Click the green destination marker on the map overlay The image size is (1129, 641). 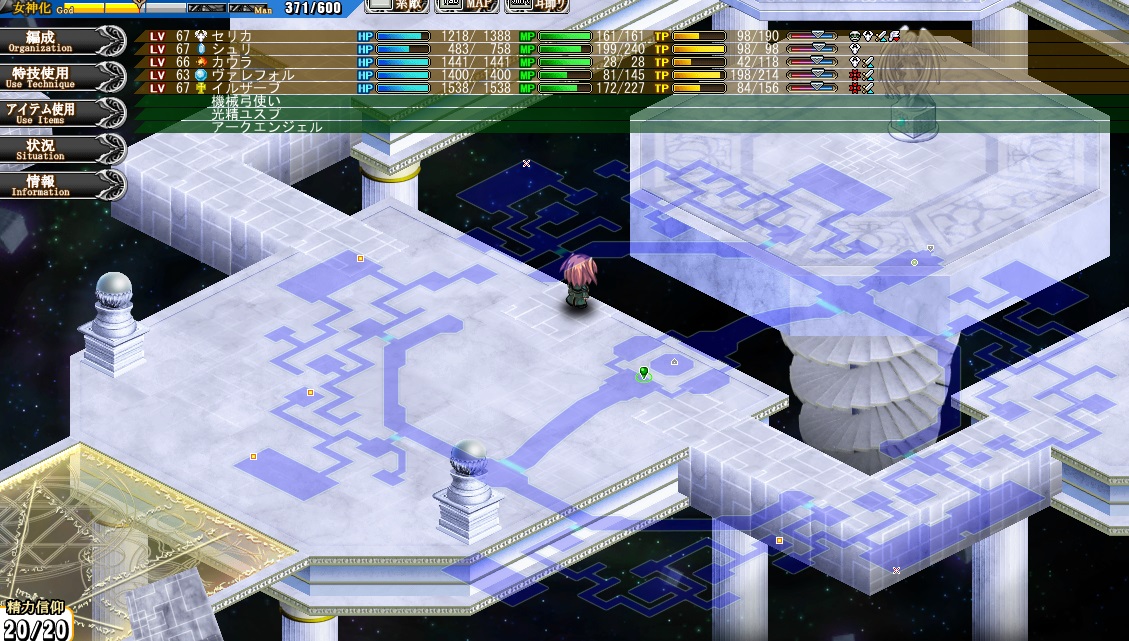point(644,373)
